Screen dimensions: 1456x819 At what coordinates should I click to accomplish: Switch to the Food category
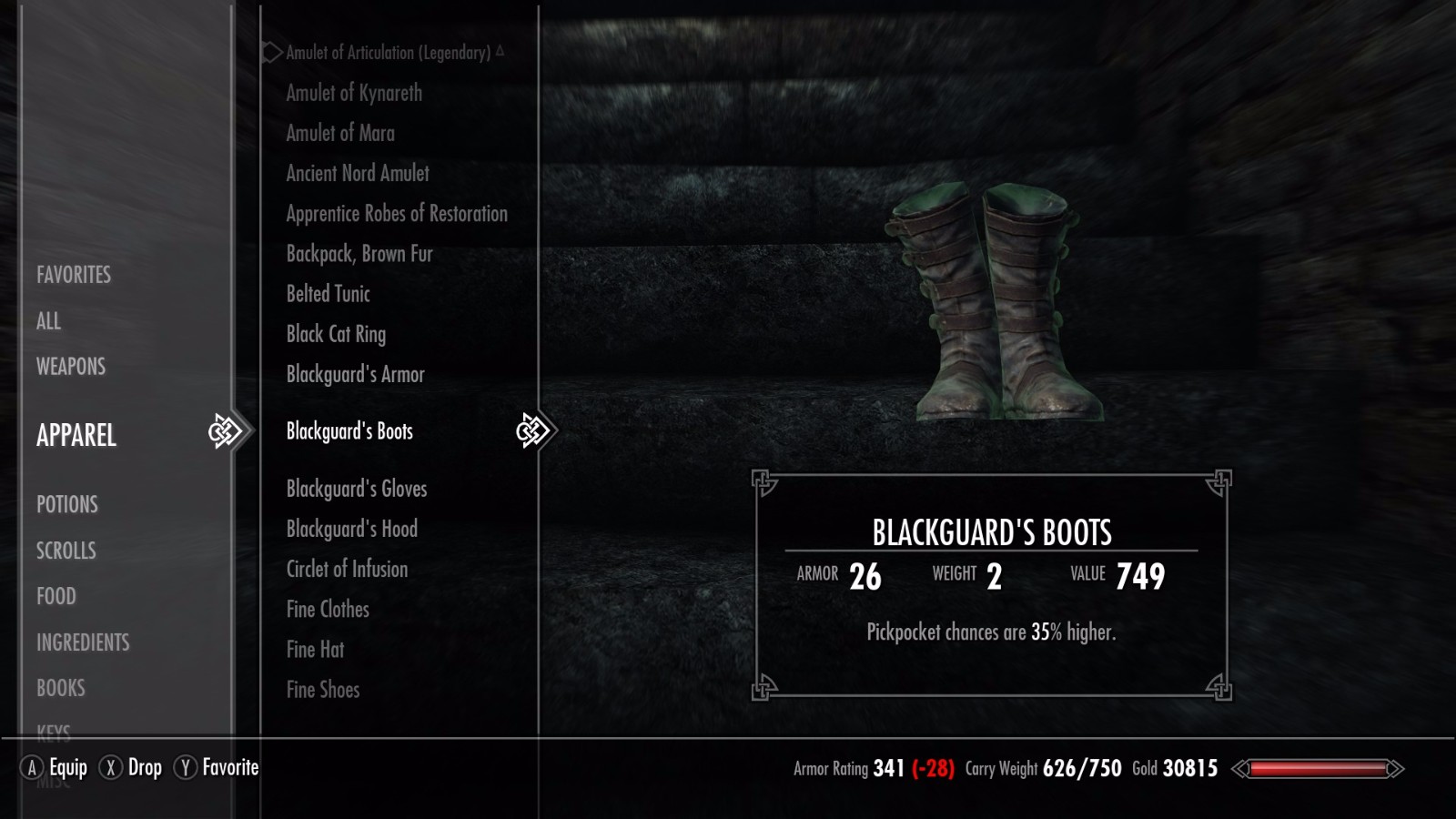click(x=56, y=596)
